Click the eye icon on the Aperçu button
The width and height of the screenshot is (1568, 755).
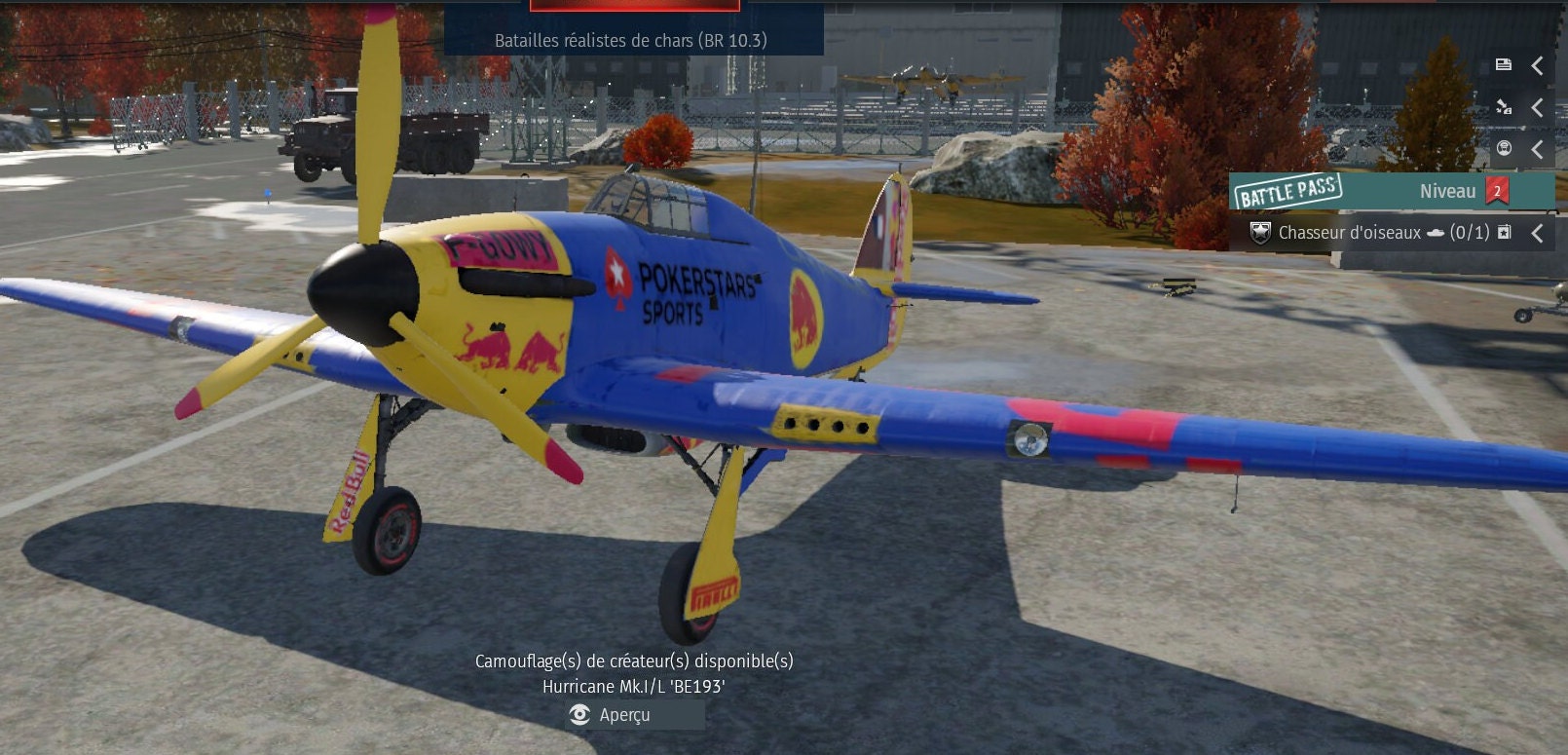click(x=579, y=715)
